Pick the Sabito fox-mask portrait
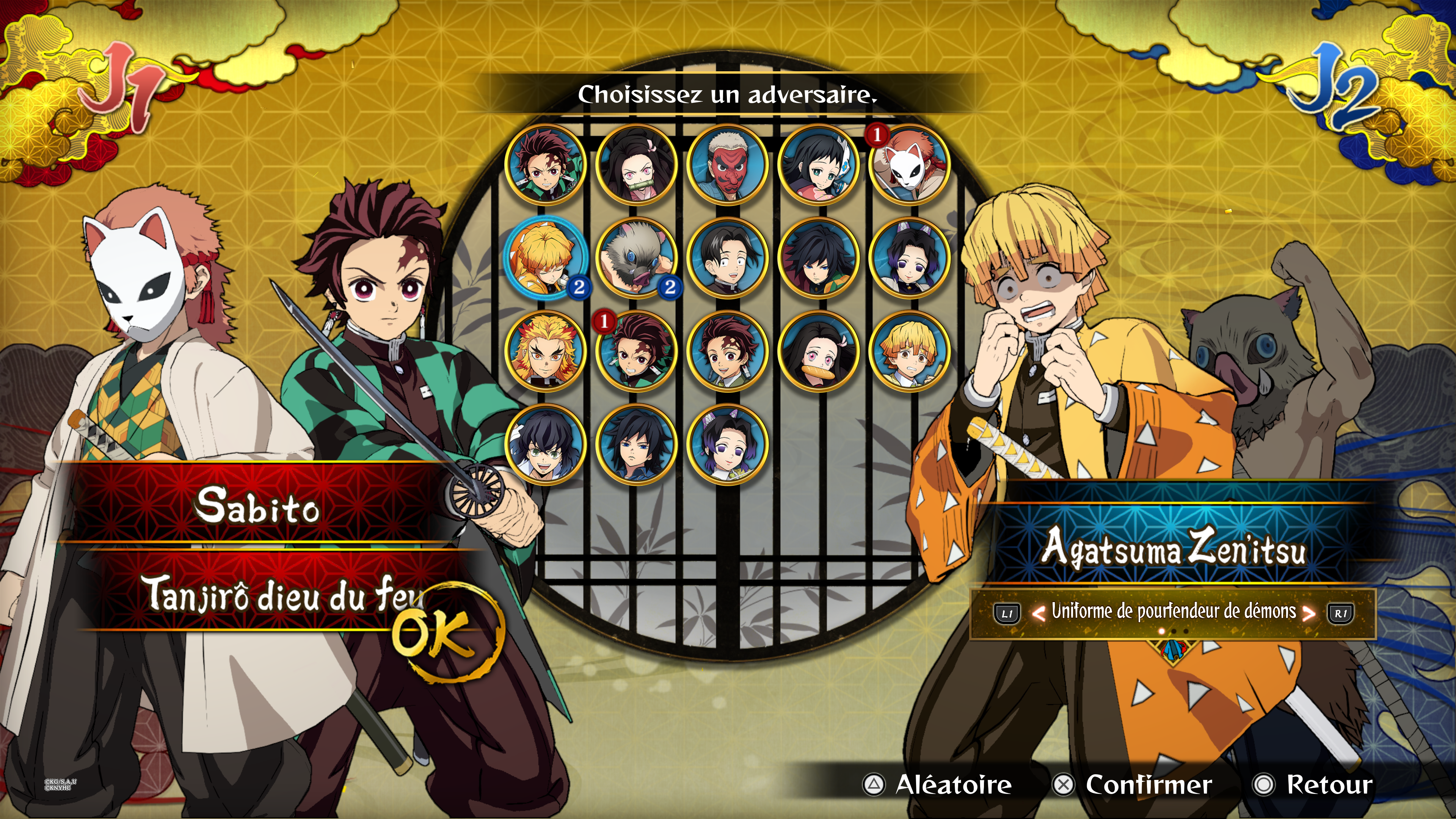 pos(910,165)
